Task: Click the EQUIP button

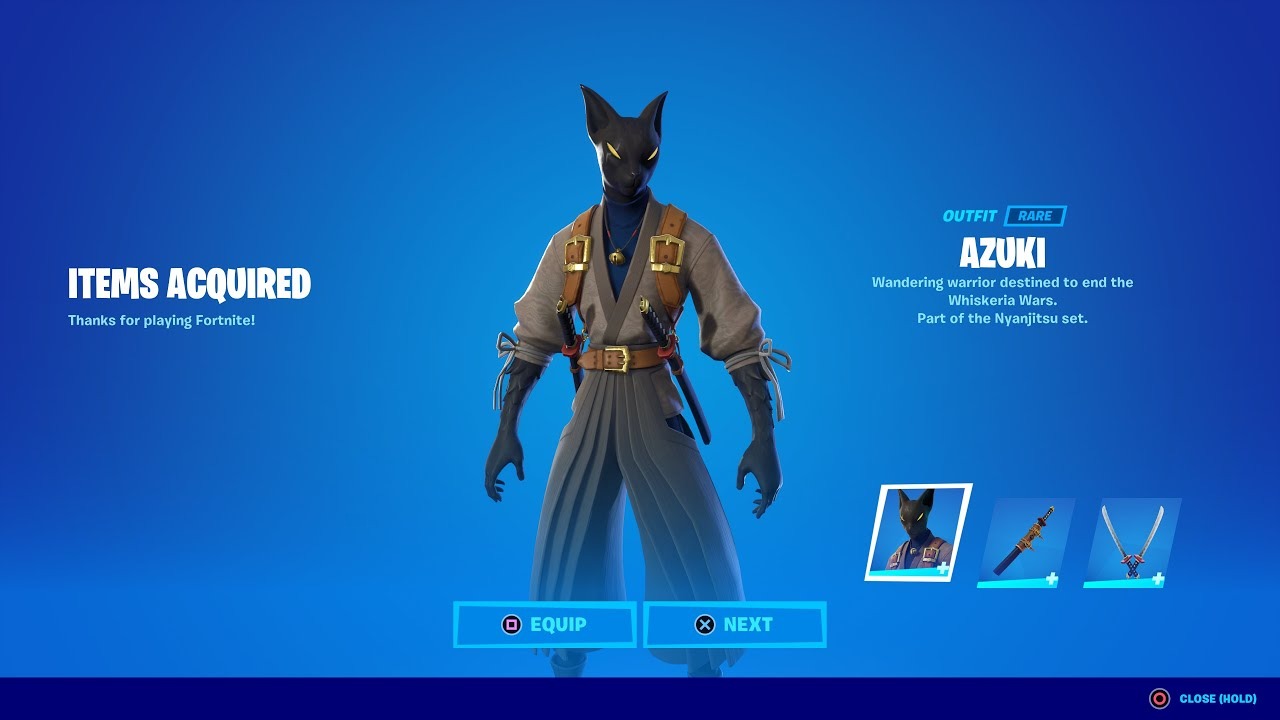Action: 545,623
